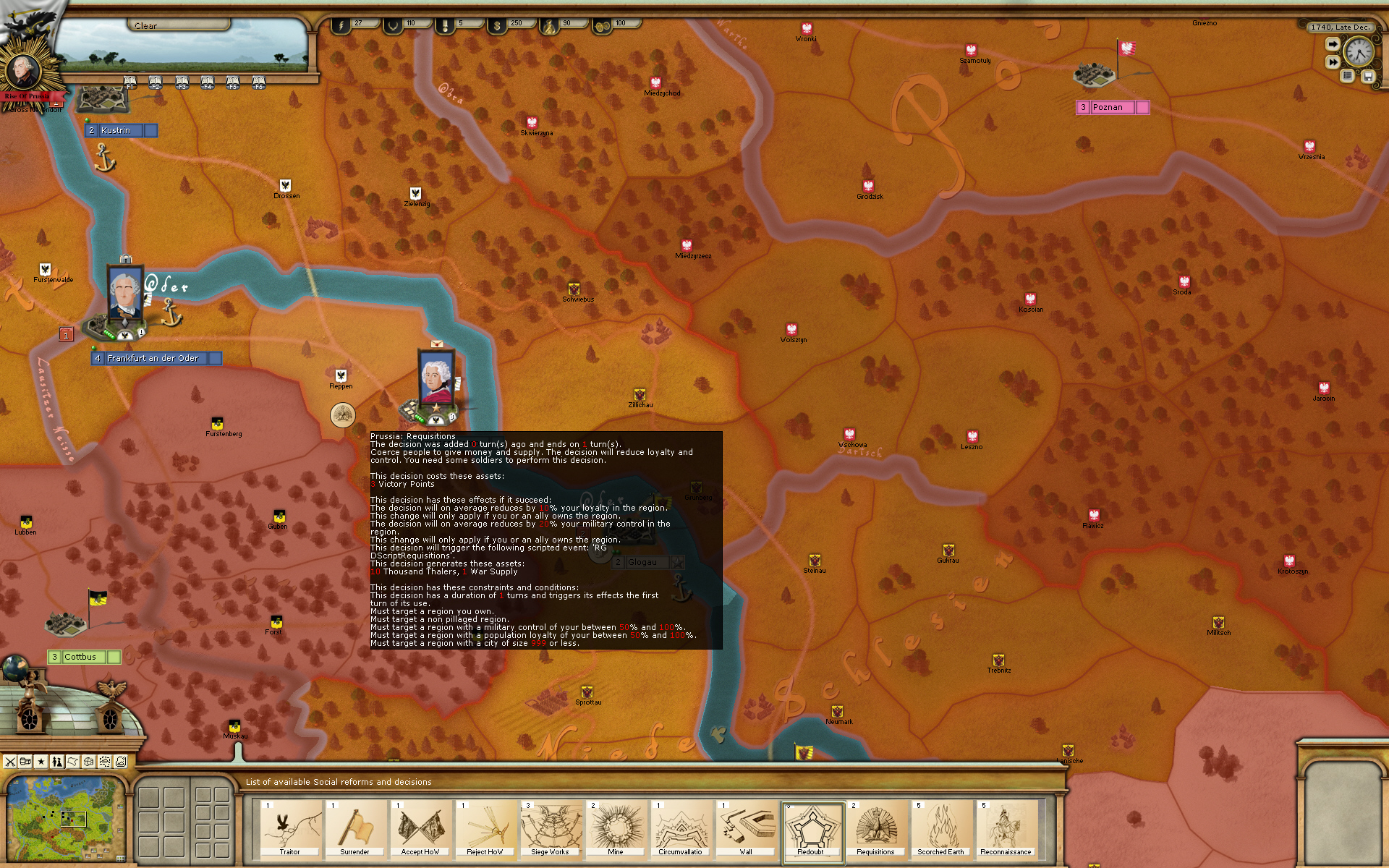Viewport: 1389px width, 868px height.
Task: Click the Frederick portrait medallion
Action: coord(24,70)
